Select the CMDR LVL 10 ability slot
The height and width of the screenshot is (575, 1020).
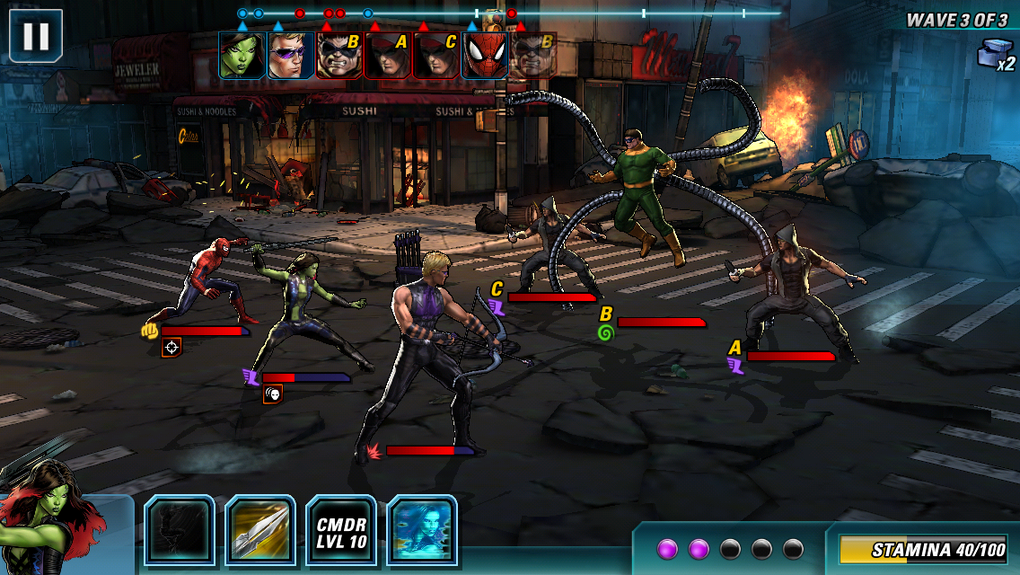pyautogui.click(x=341, y=530)
